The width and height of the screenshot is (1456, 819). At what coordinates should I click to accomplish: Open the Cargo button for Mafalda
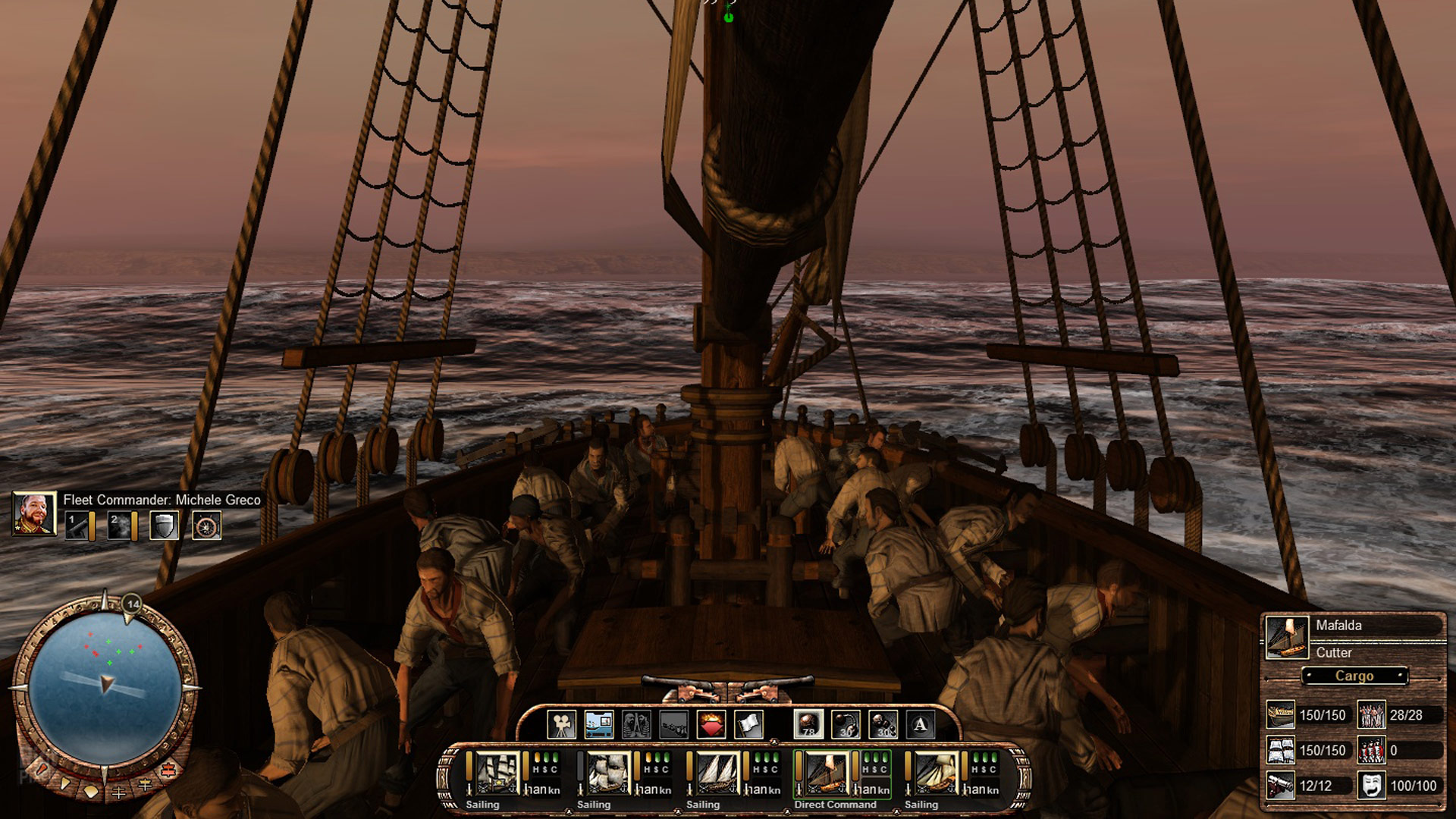(1354, 676)
